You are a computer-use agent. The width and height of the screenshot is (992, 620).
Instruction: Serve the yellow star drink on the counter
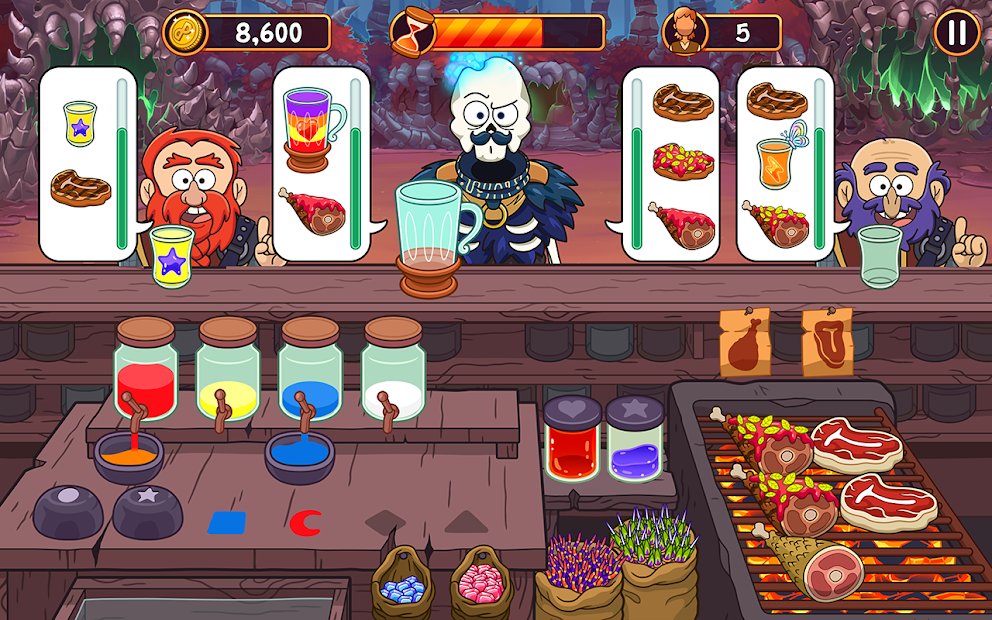point(172,258)
